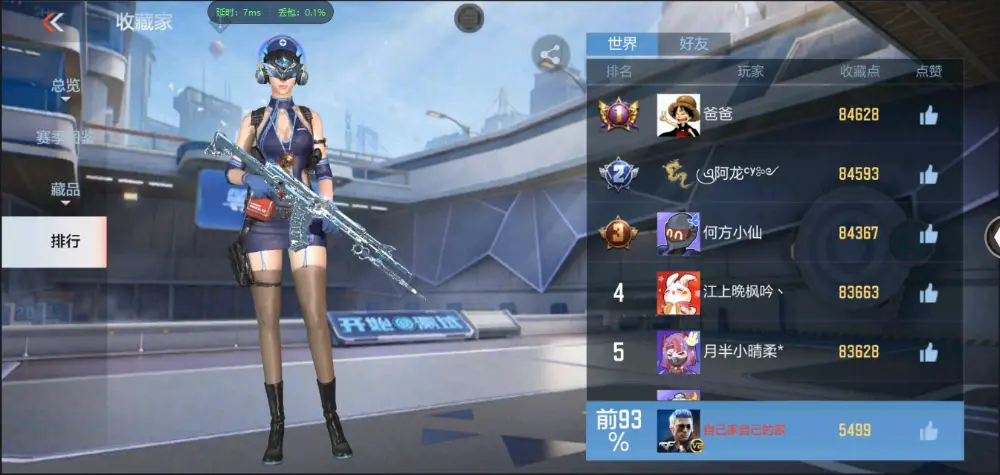Open the round menu icon at top center

coord(469,17)
